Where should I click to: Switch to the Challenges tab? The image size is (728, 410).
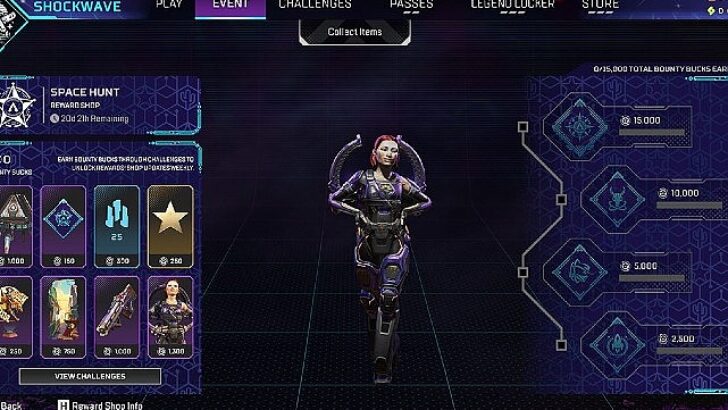[x=315, y=5]
